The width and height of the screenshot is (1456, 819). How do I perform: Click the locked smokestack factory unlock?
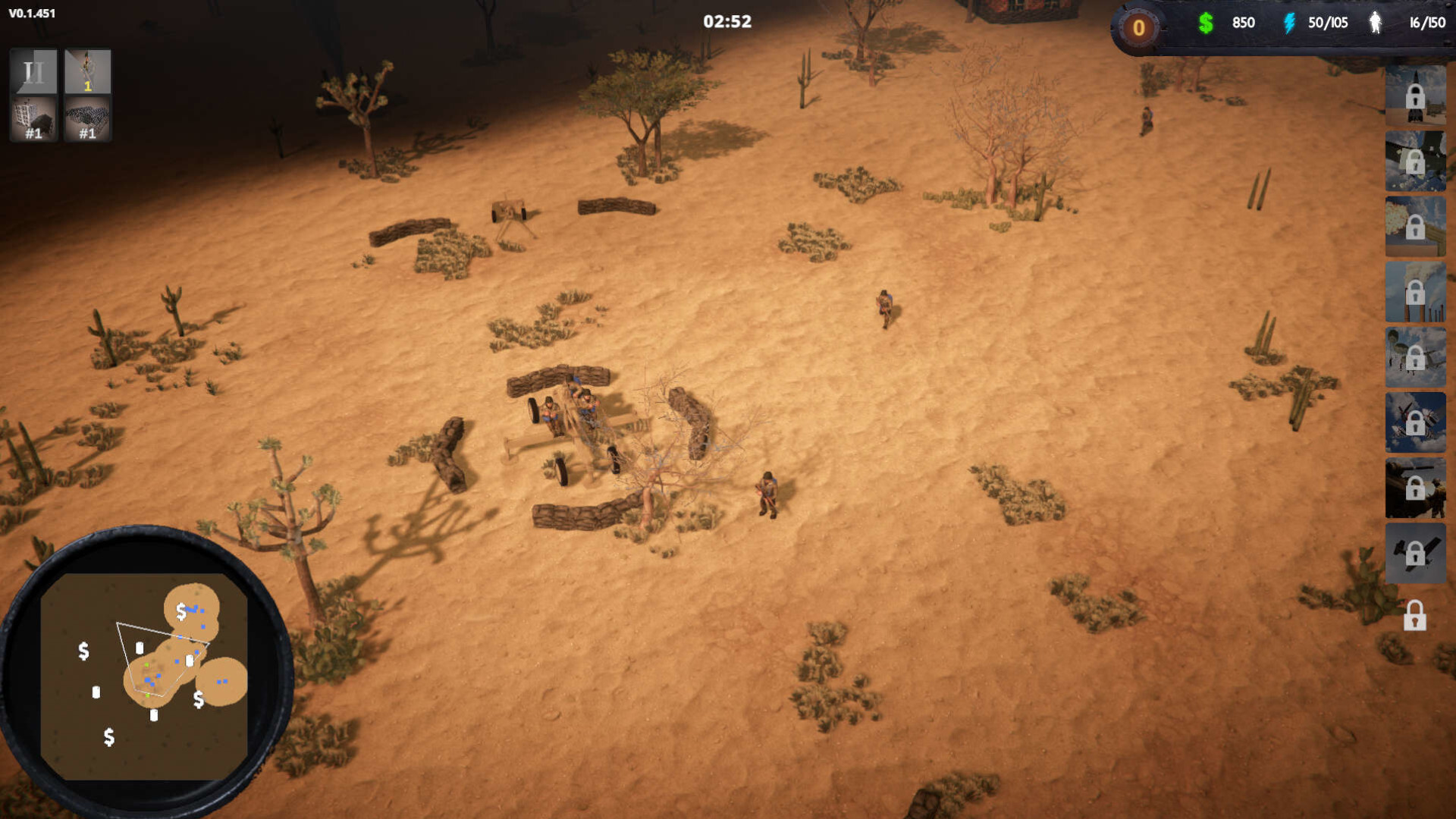(x=1415, y=290)
